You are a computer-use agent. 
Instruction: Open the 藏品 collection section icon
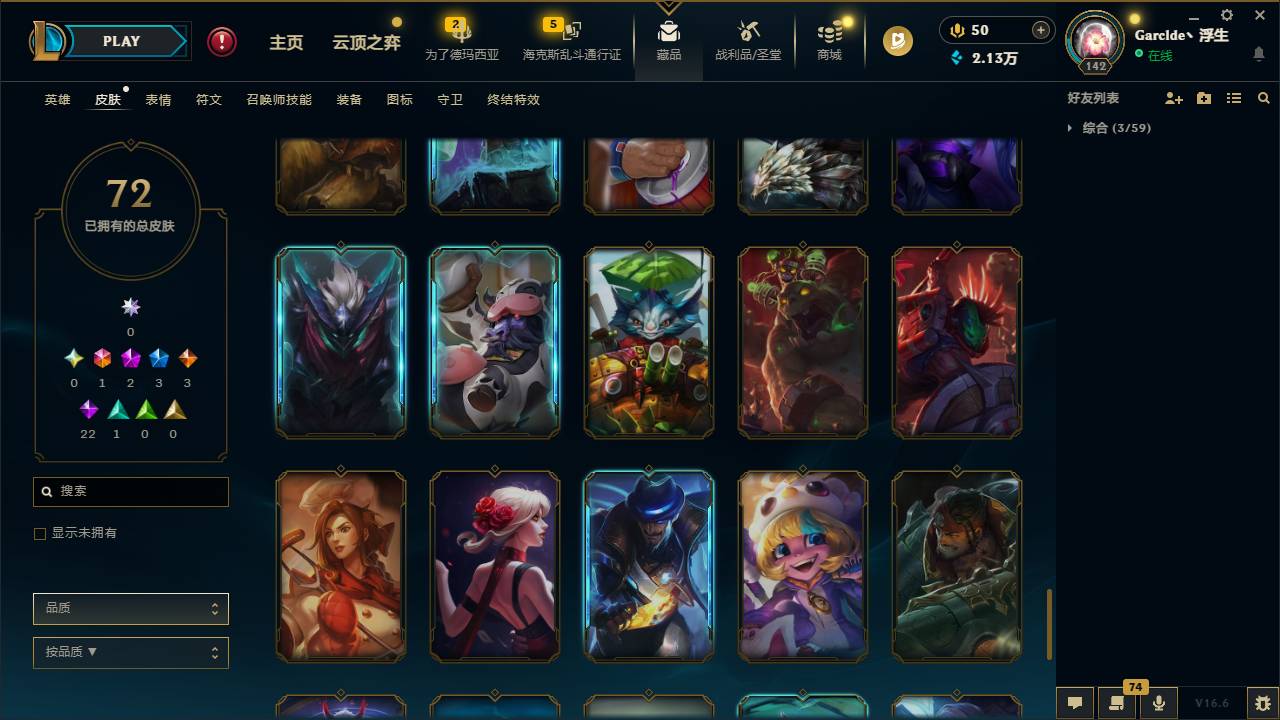[668, 42]
